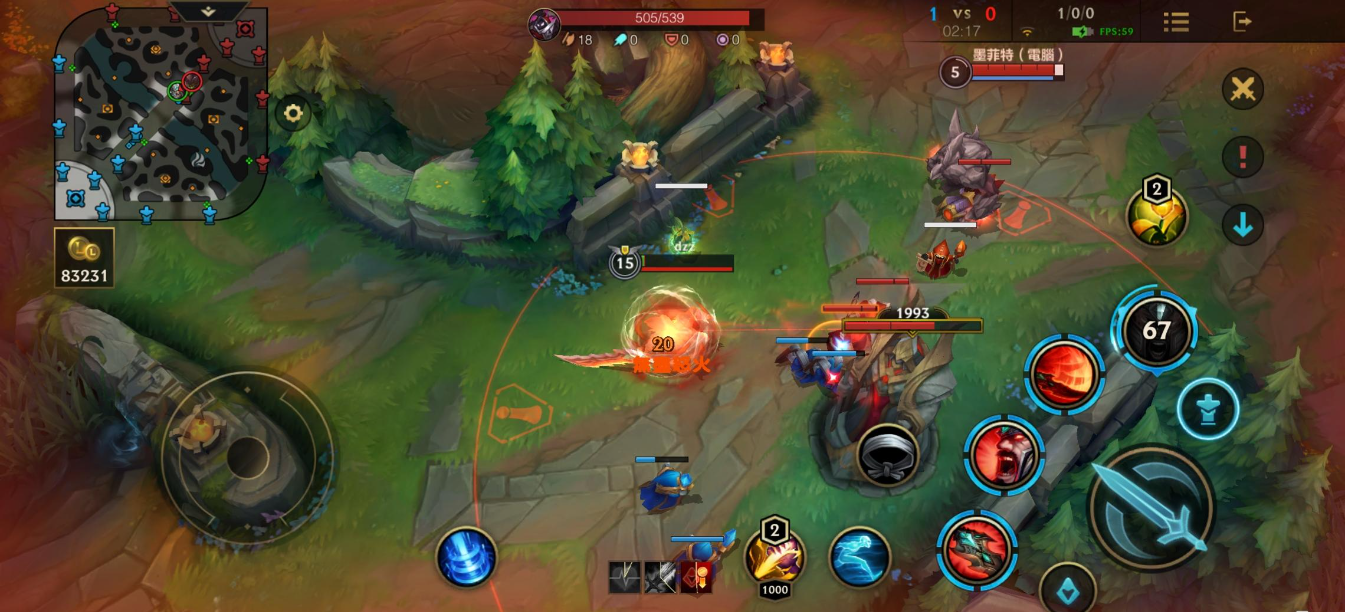Tap the ultimate ability showing 67 cooldown
Screen dimensions: 1345x612
pos(1156,331)
